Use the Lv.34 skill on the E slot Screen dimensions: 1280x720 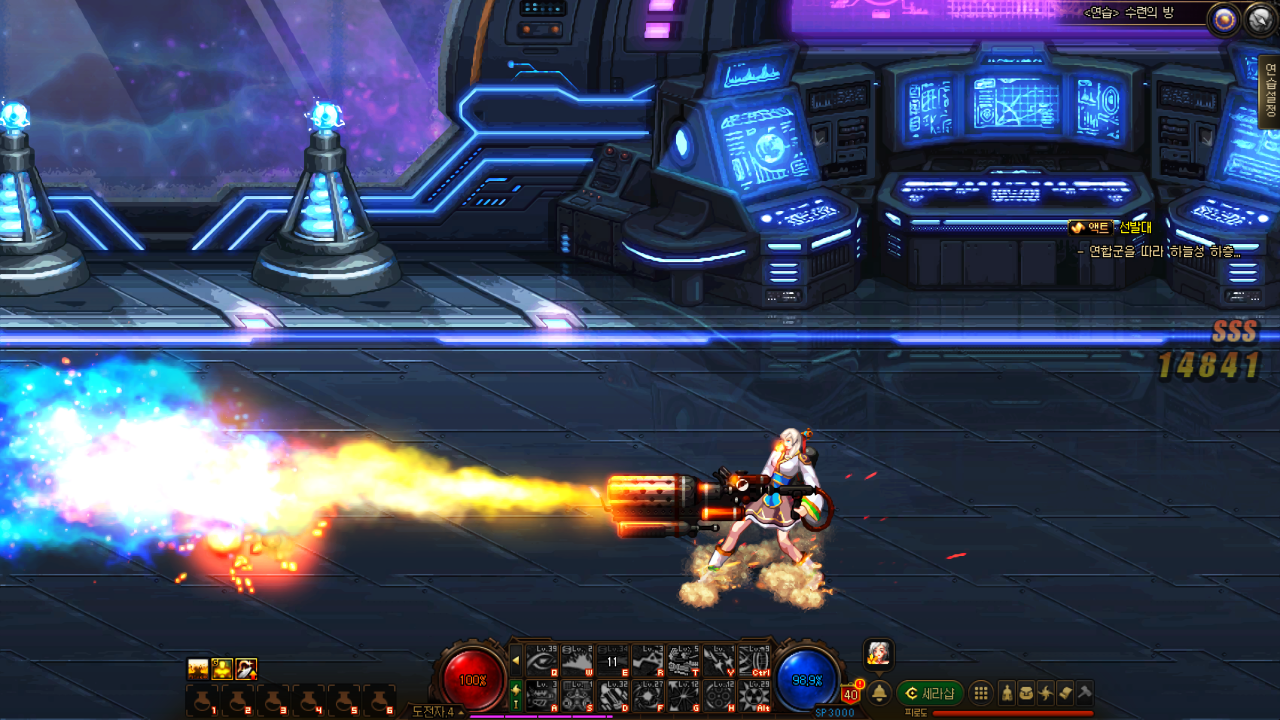click(x=612, y=661)
